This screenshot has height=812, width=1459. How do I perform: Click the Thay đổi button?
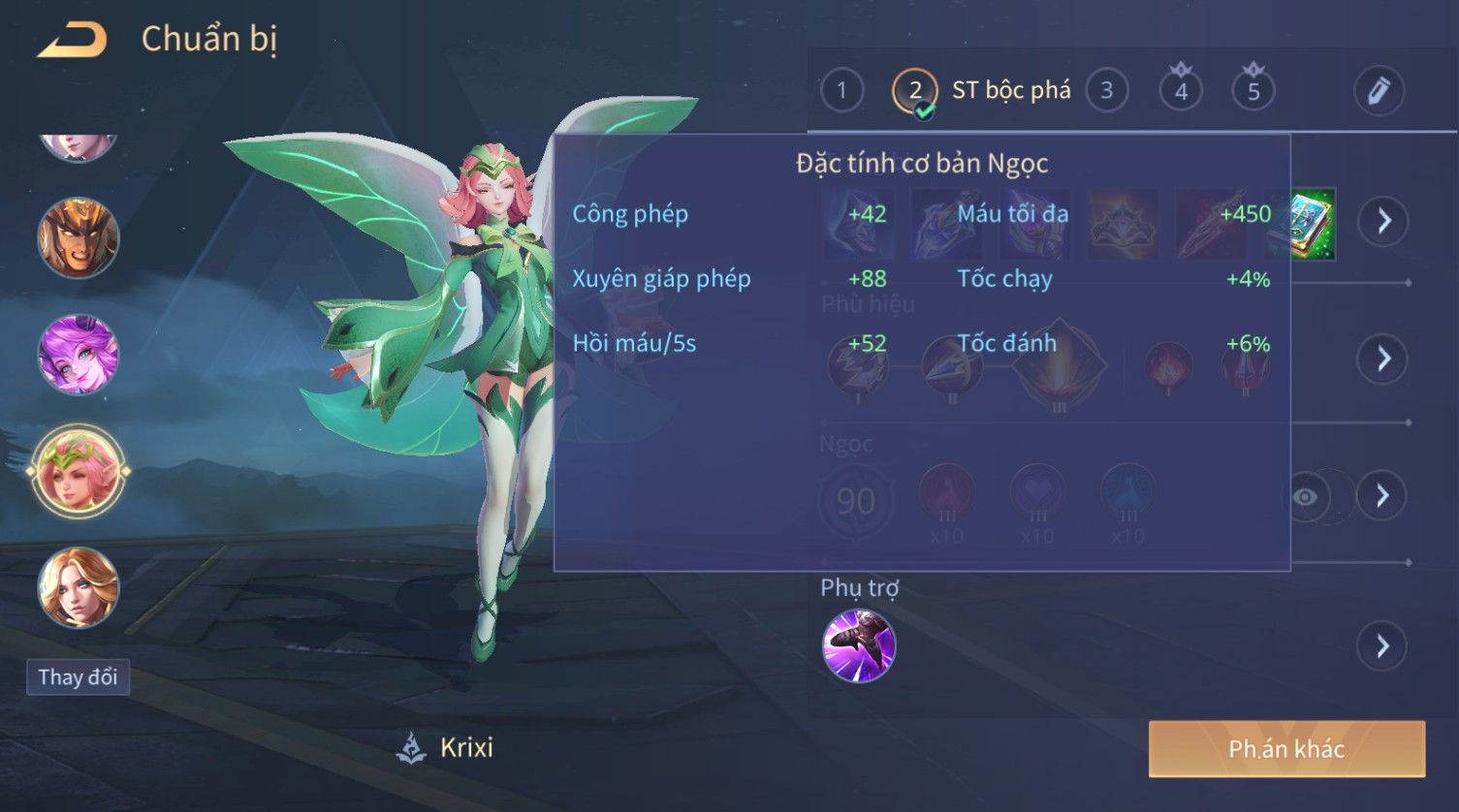pos(78,676)
